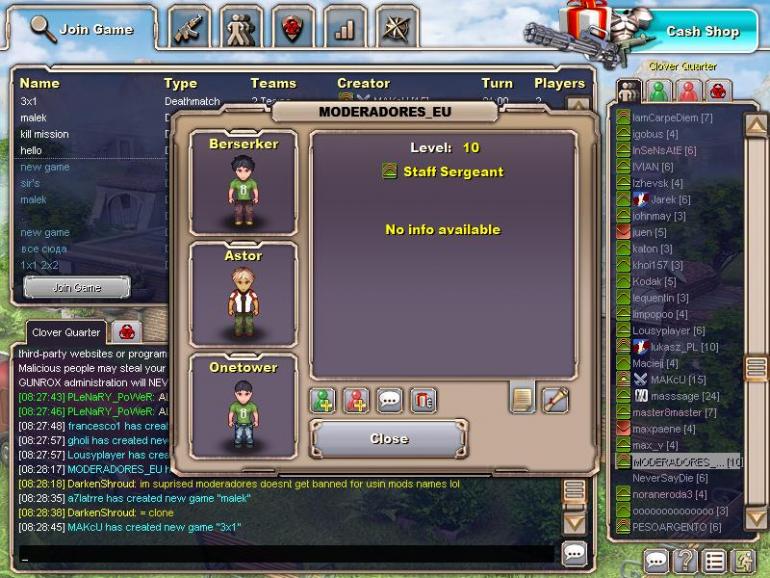Select the Berserker character portrait

pos(243,184)
